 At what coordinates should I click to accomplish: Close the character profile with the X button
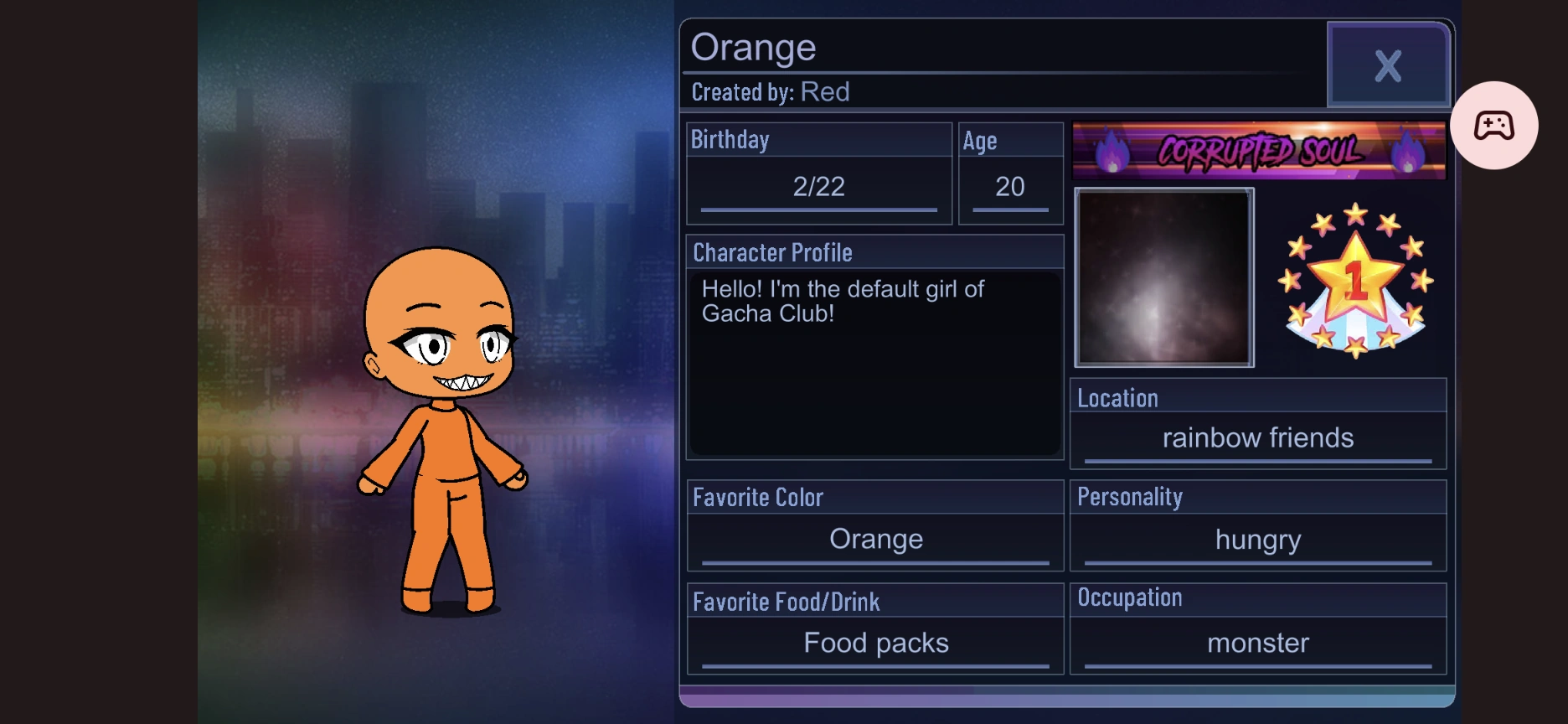pyautogui.click(x=1388, y=66)
